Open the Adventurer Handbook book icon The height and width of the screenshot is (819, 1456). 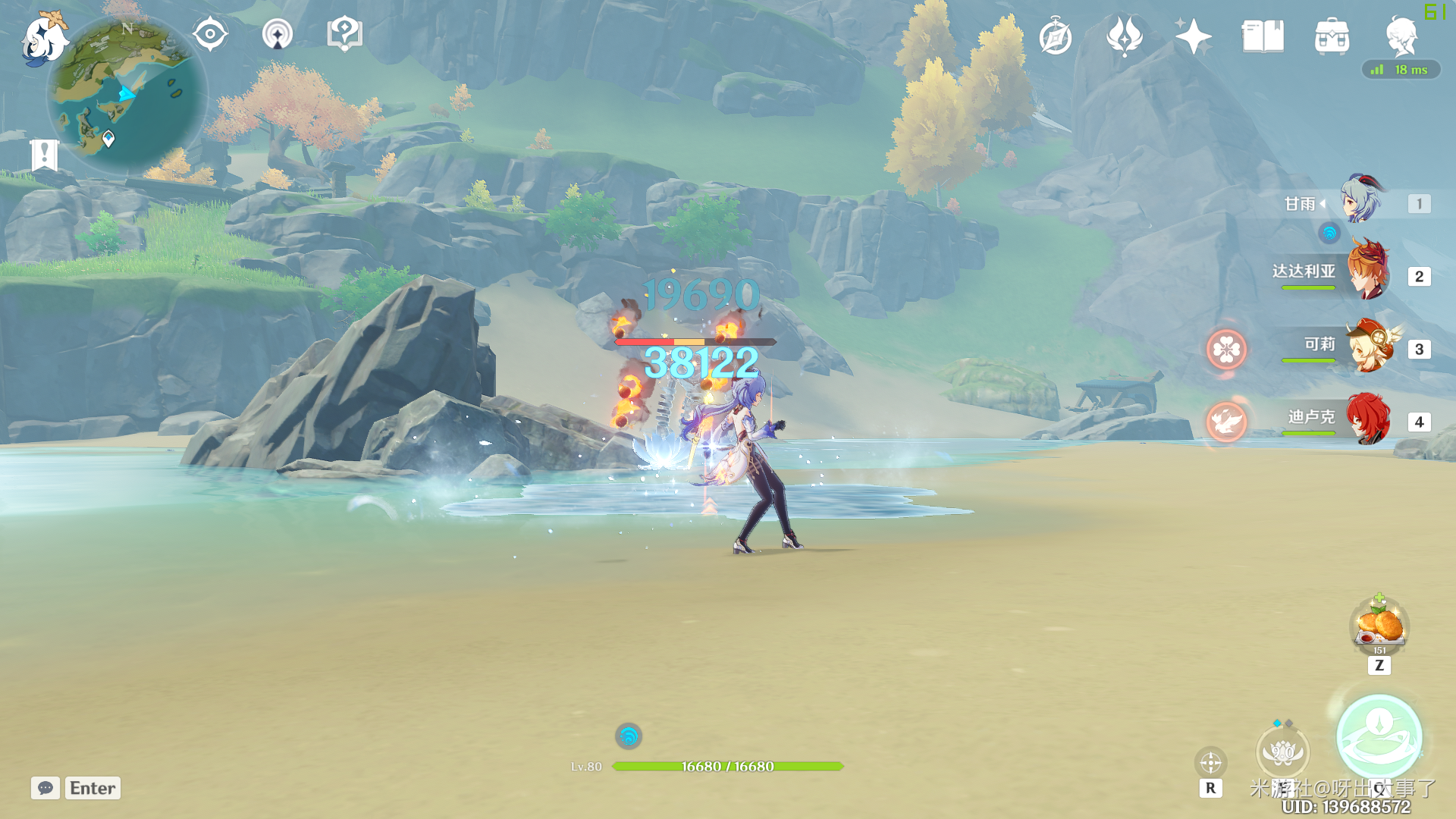click(1263, 36)
